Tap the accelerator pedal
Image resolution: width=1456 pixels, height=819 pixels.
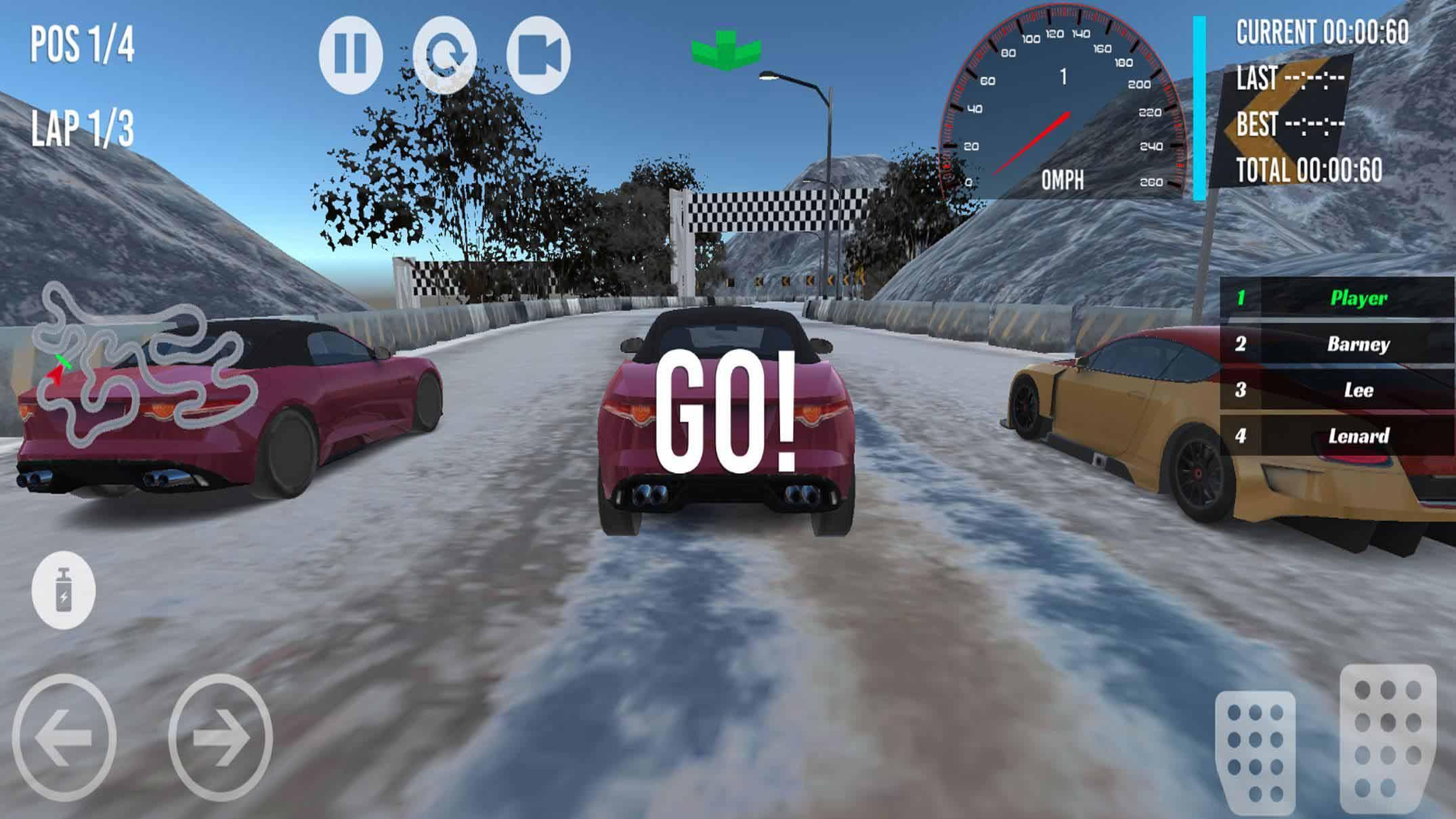(x=1387, y=741)
